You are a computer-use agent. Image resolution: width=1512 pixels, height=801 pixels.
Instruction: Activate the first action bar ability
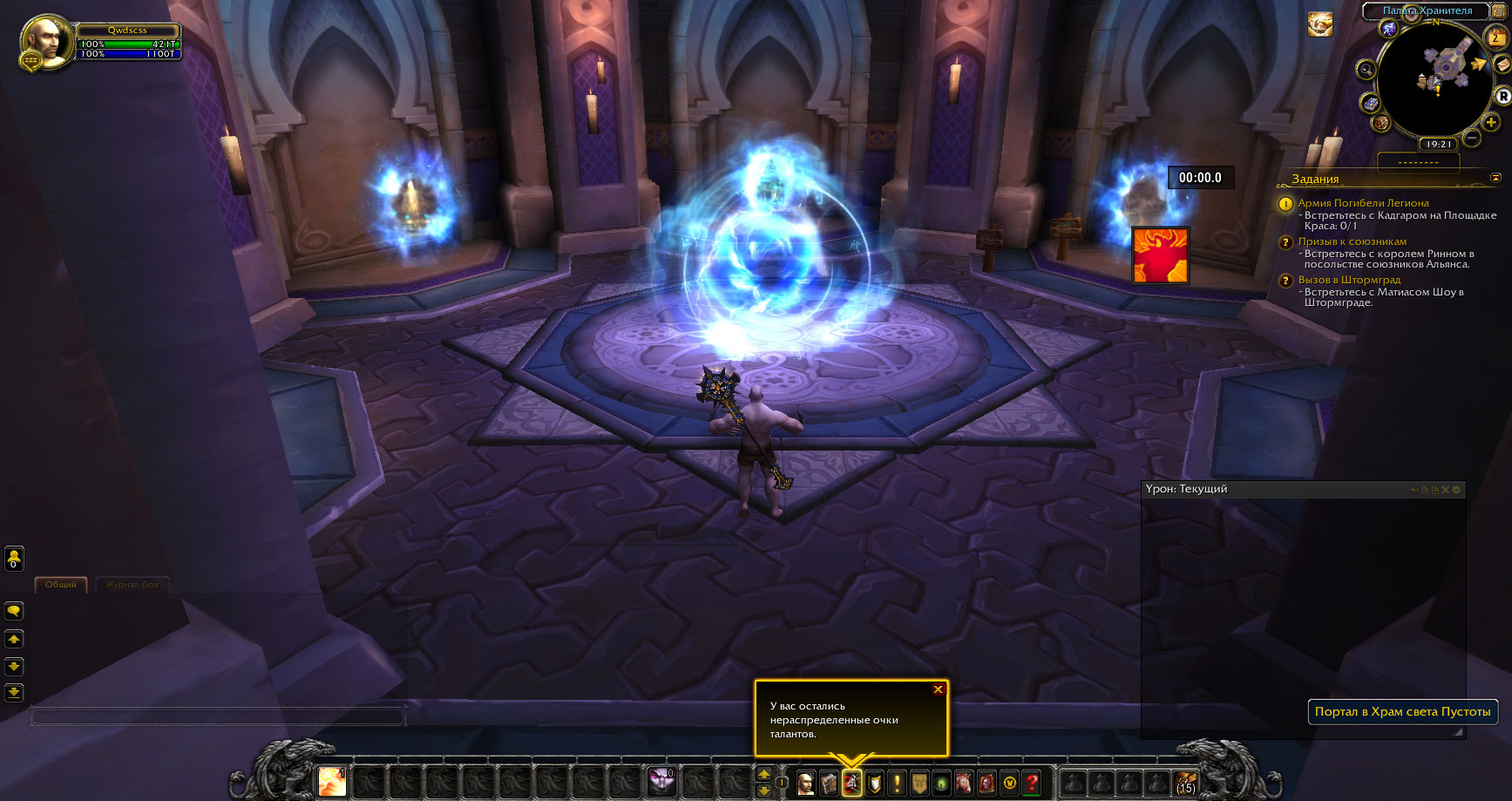332,782
